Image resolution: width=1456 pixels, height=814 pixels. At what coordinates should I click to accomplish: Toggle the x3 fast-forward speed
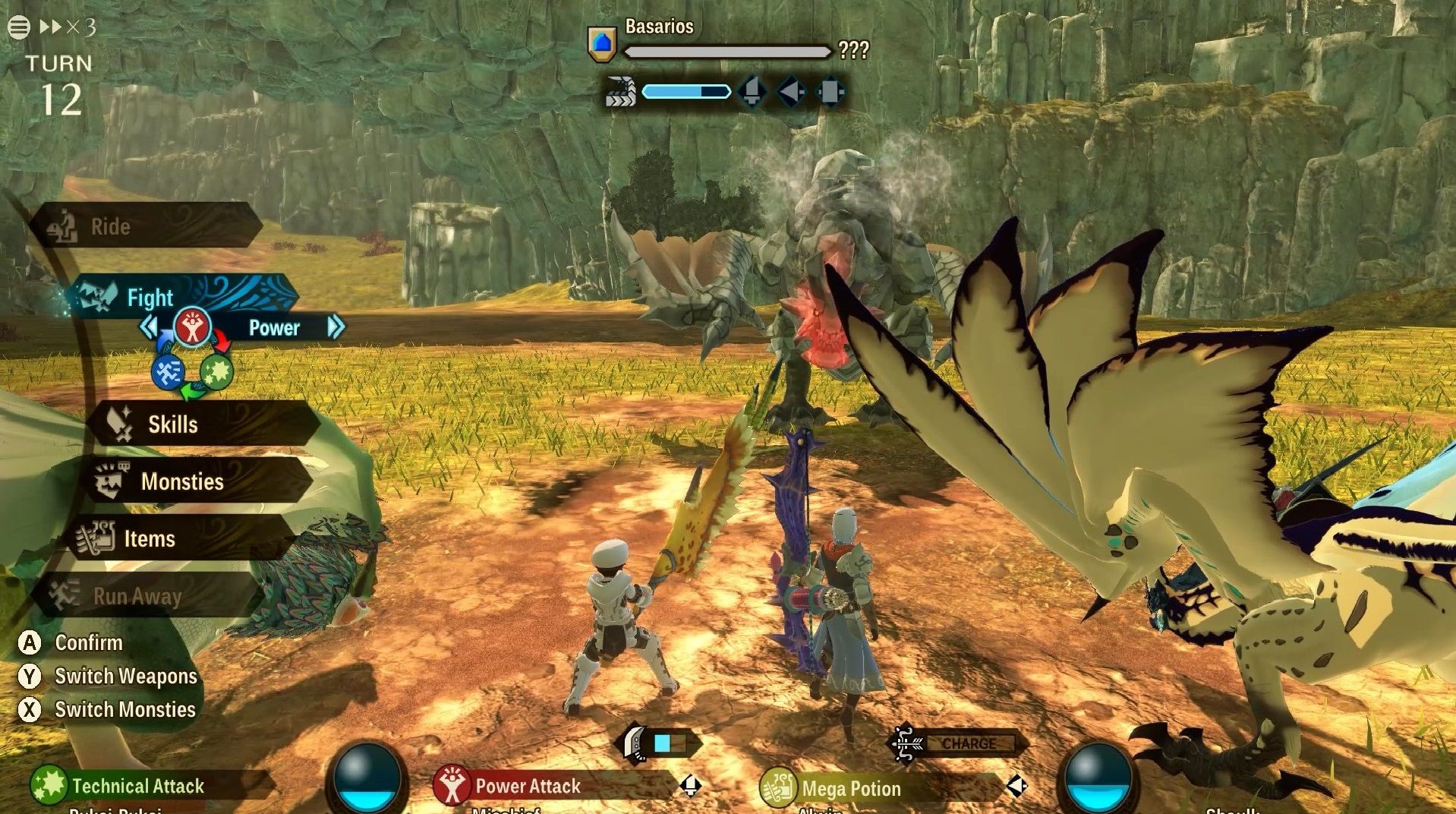coord(68,27)
